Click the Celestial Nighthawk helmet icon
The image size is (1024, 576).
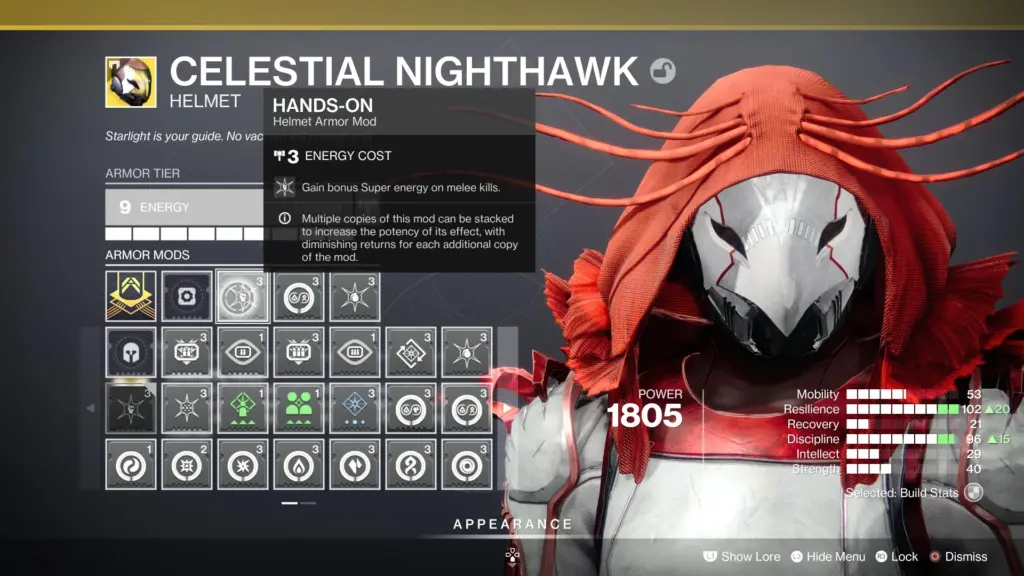click(131, 82)
